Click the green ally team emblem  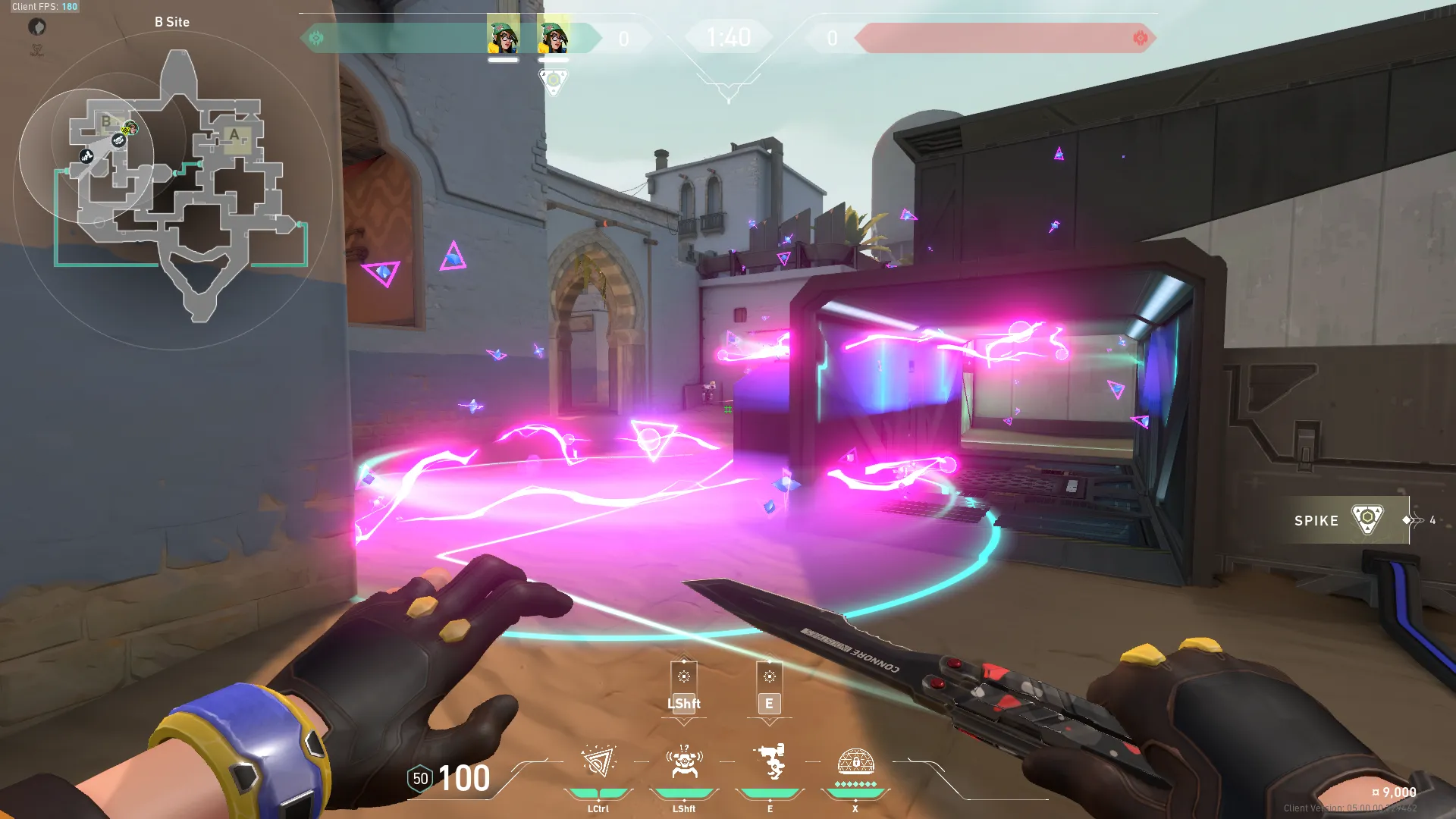[316, 38]
